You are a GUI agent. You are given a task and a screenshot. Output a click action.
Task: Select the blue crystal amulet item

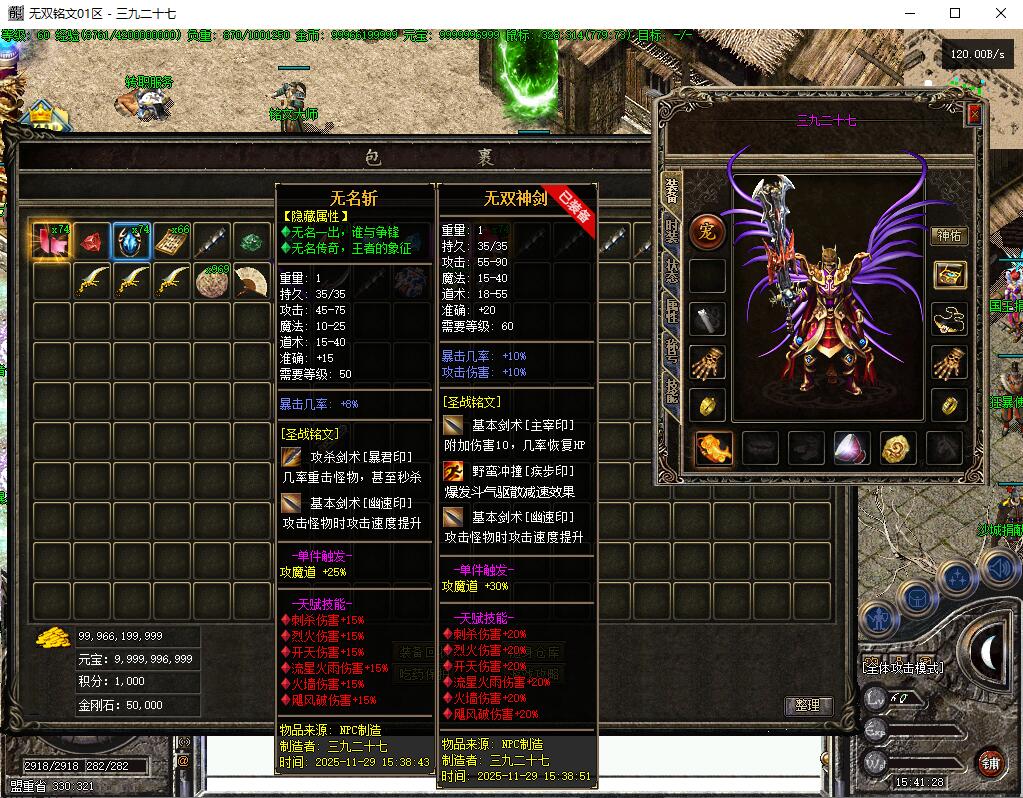pyautogui.click(x=132, y=242)
